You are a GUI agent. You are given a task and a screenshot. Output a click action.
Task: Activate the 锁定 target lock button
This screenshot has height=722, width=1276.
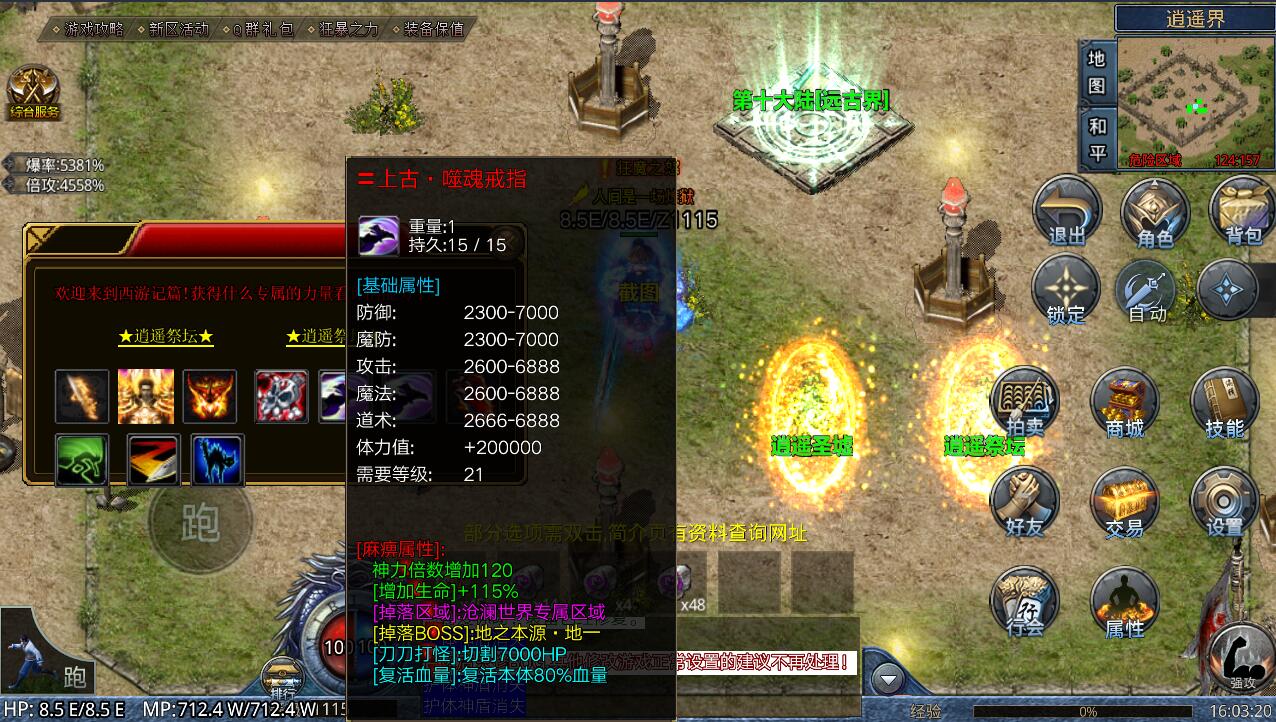1066,290
